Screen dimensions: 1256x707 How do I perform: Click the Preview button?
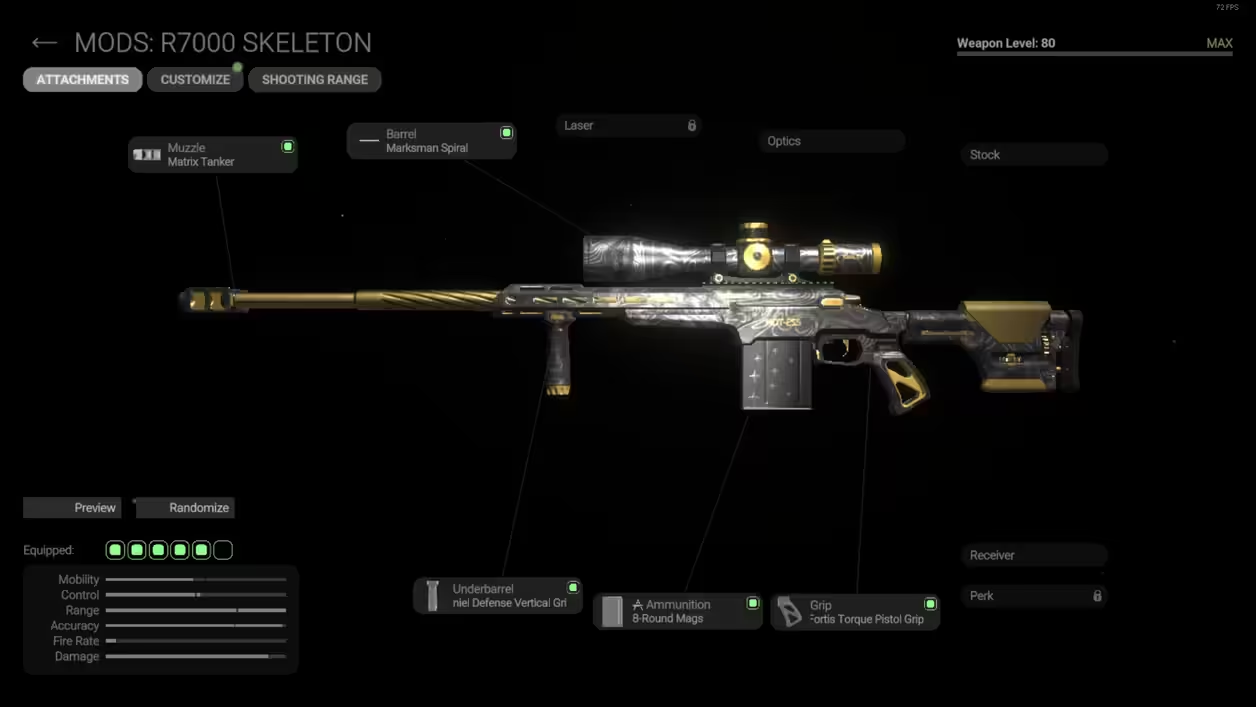(x=72, y=508)
